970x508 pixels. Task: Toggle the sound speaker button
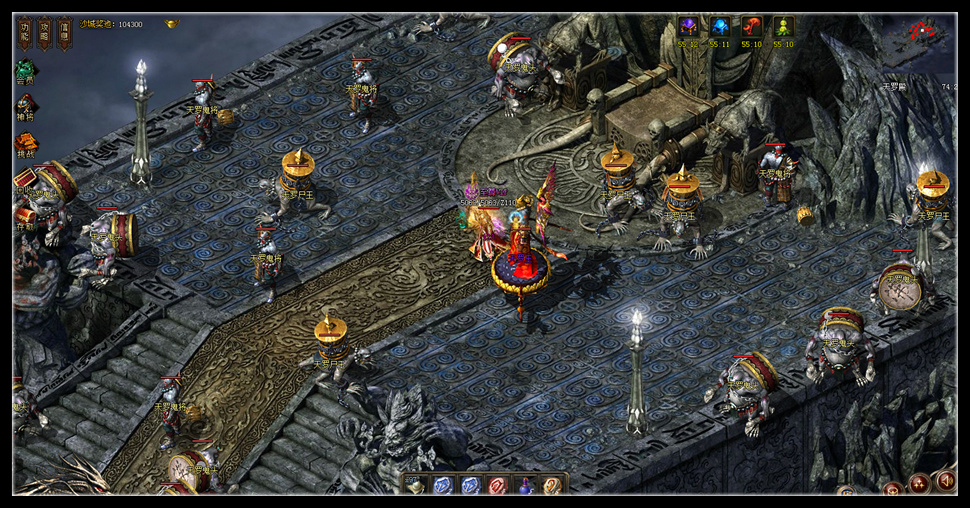(x=944, y=481)
